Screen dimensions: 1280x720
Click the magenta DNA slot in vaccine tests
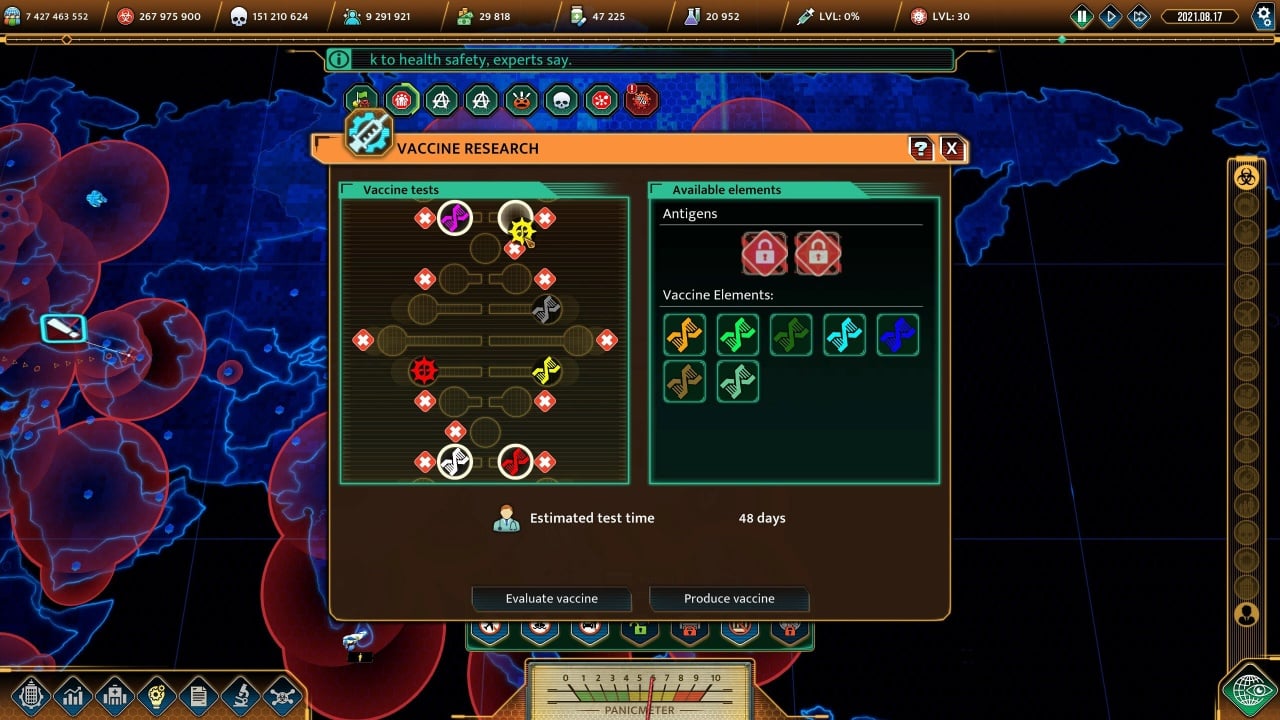coord(455,217)
